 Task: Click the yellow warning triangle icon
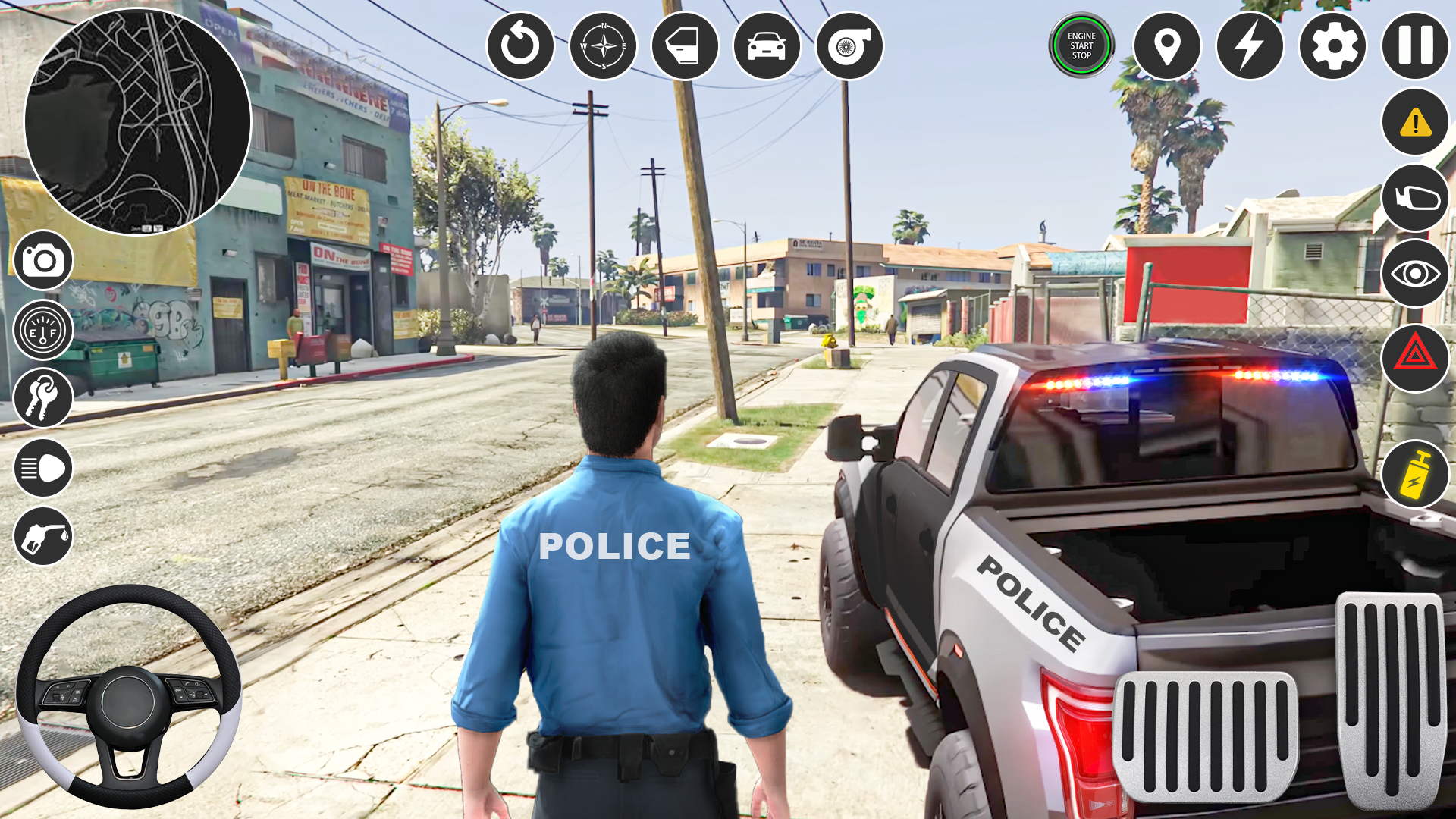(1414, 124)
